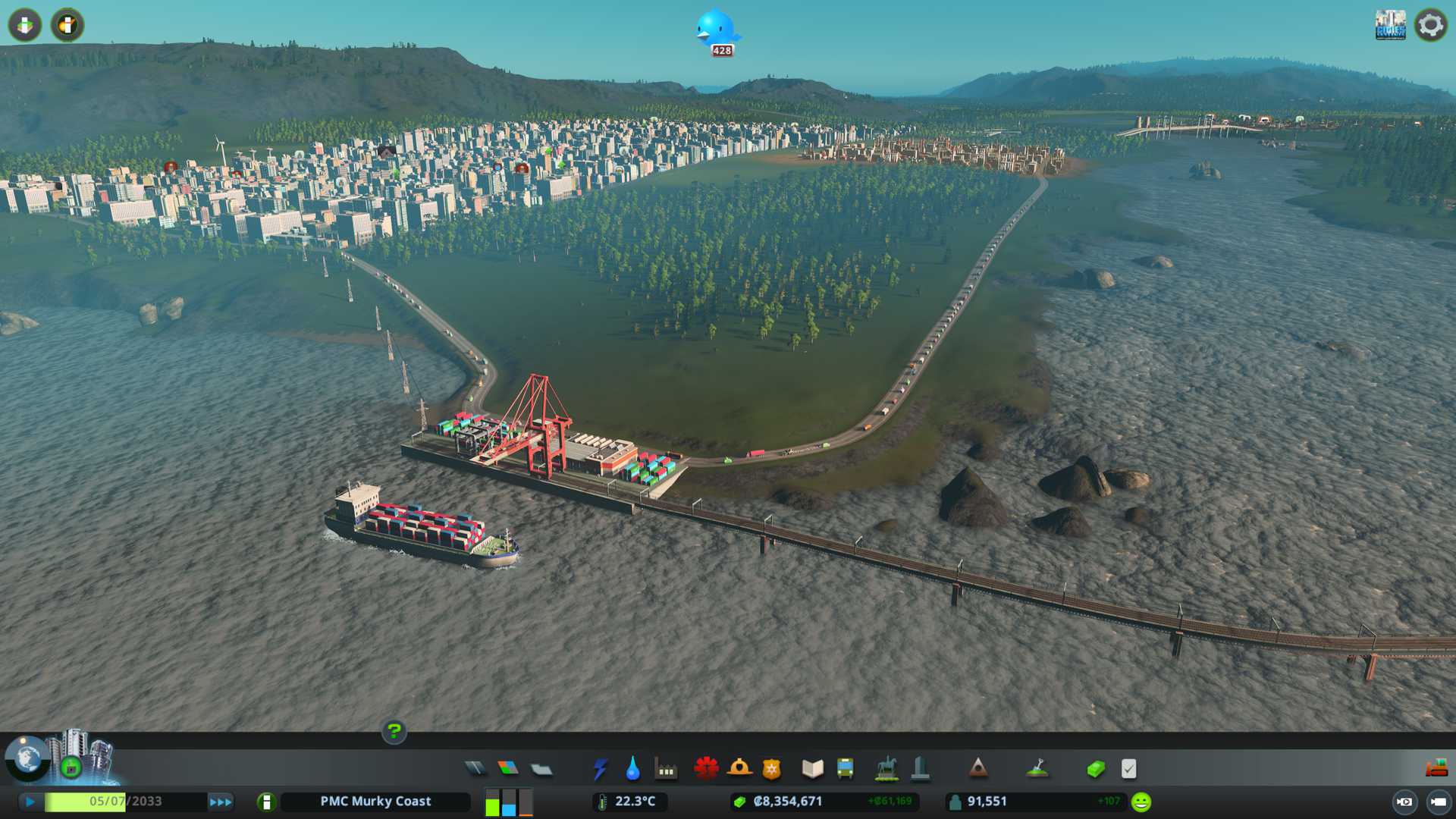
Task: Open the red Healthcare menu
Action: [x=706, y=769]
